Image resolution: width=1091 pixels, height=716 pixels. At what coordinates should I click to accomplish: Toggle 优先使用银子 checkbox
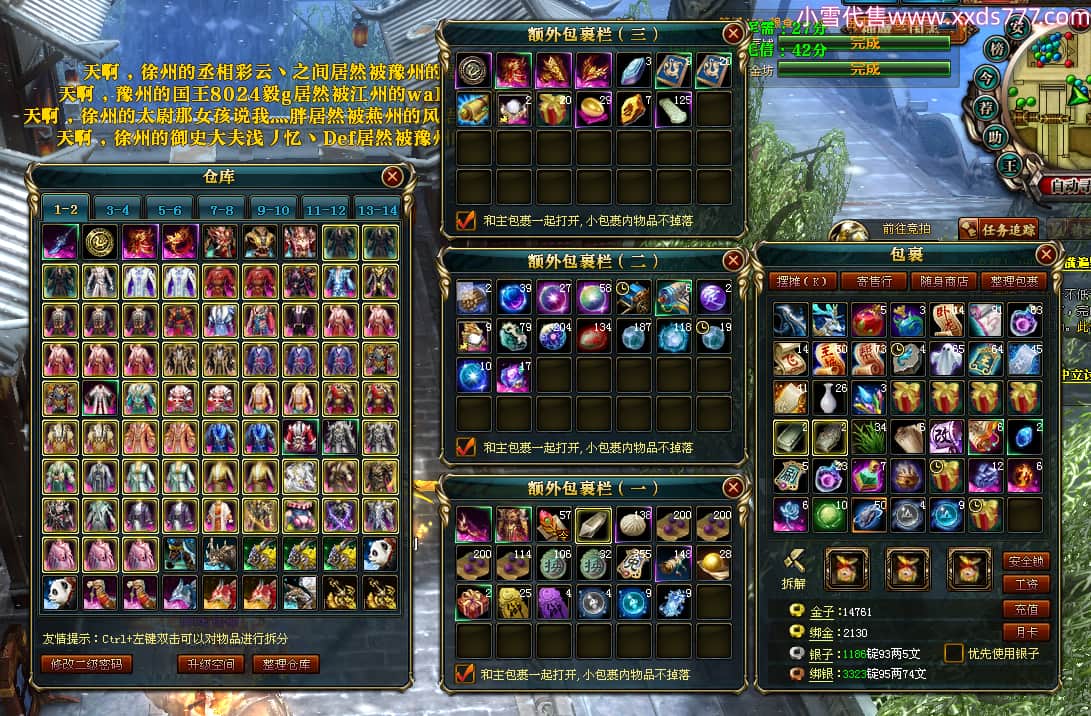coord(954,653)
